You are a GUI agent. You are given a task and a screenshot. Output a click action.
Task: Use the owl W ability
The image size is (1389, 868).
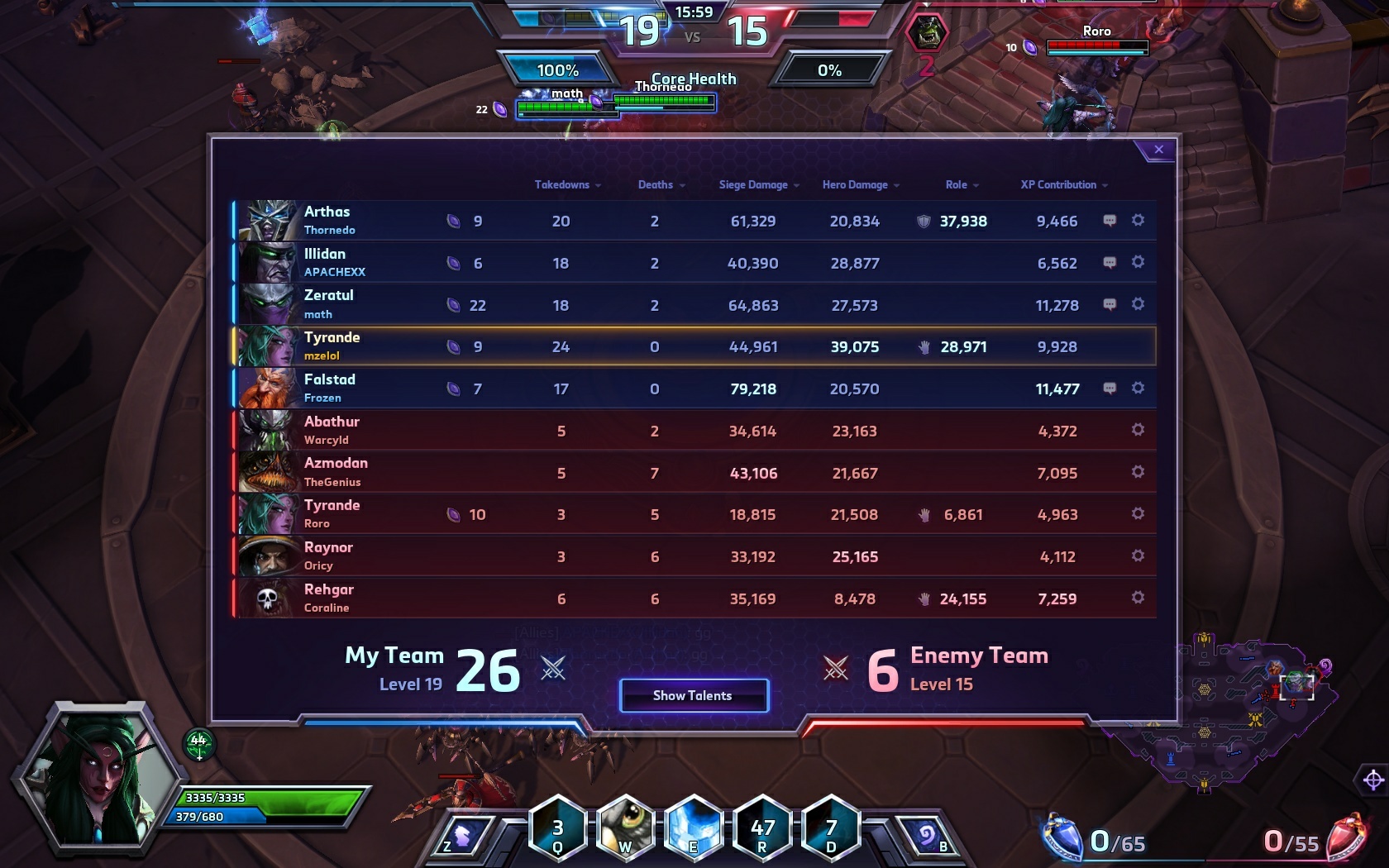pyautogui.click(x=625, y=828)
